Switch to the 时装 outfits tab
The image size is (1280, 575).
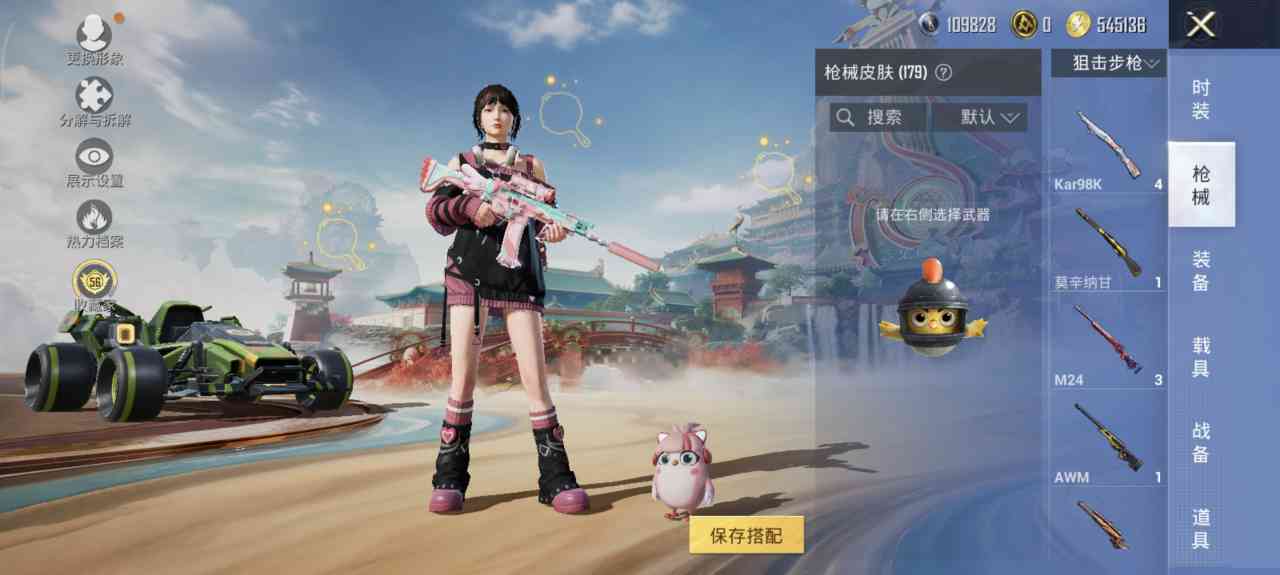click(x=1201, y=99)
